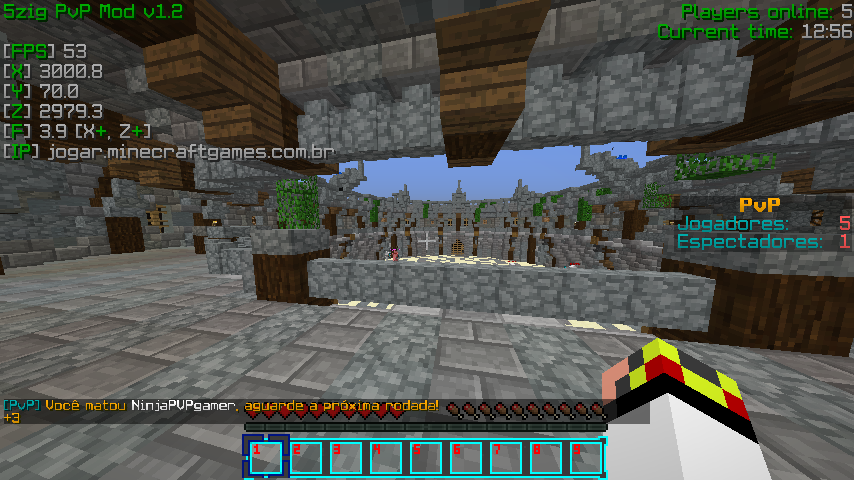Select hotbar slot number 8

pos(546,458)
